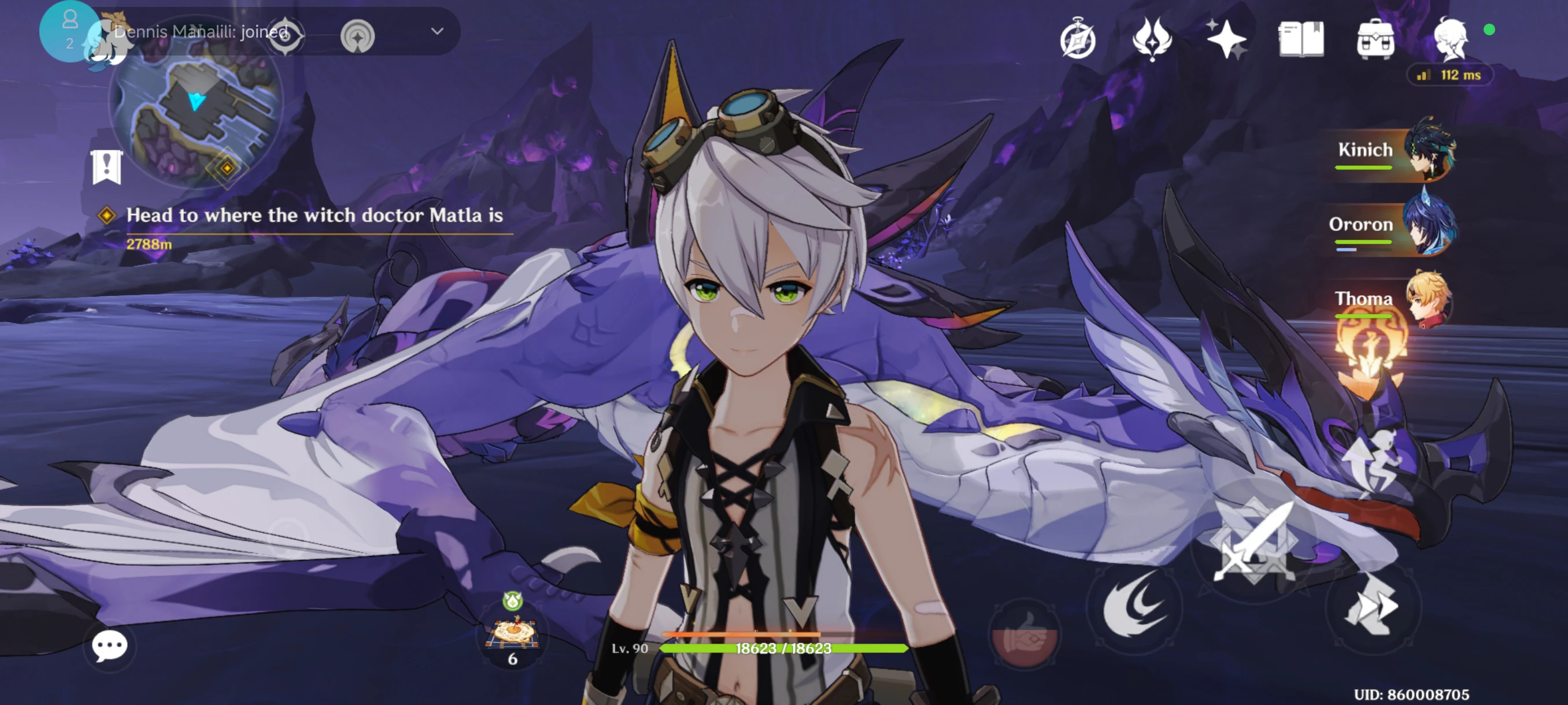This screenshot has width=1568, height=705.
Task: Expand the overlay chevron dropdown
Action: tap(437, 31)
